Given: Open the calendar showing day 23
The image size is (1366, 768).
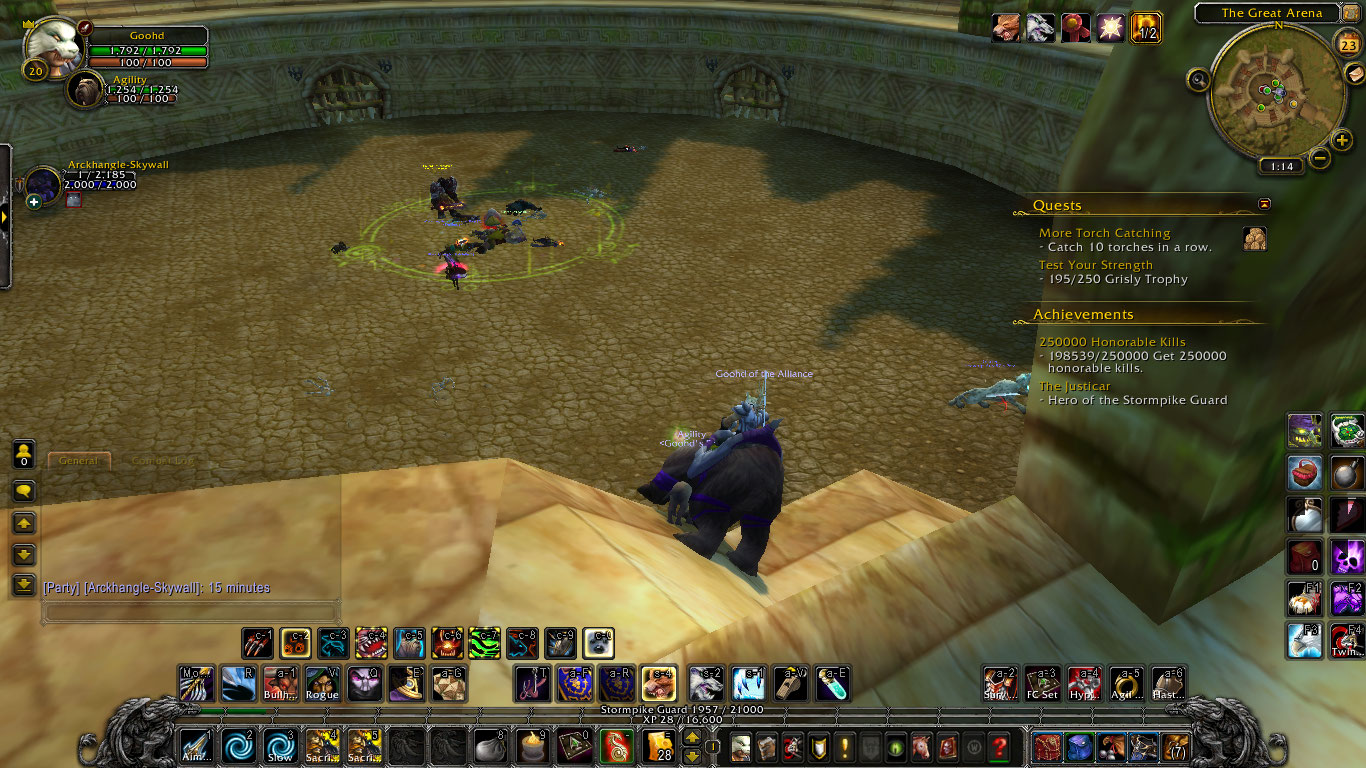Looking at the screenshot, I should (1347, 44).
